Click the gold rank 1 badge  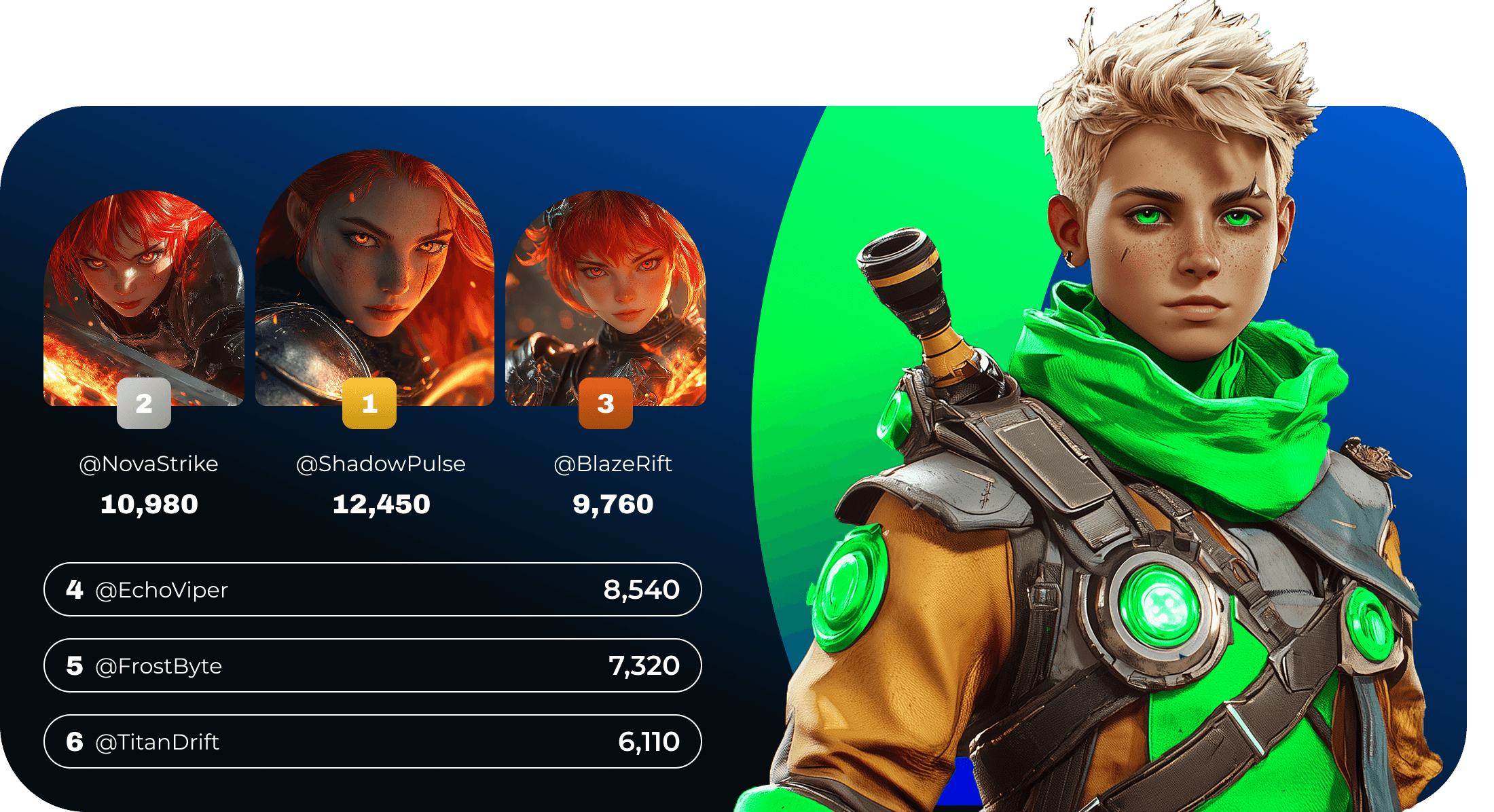[369, 403]
